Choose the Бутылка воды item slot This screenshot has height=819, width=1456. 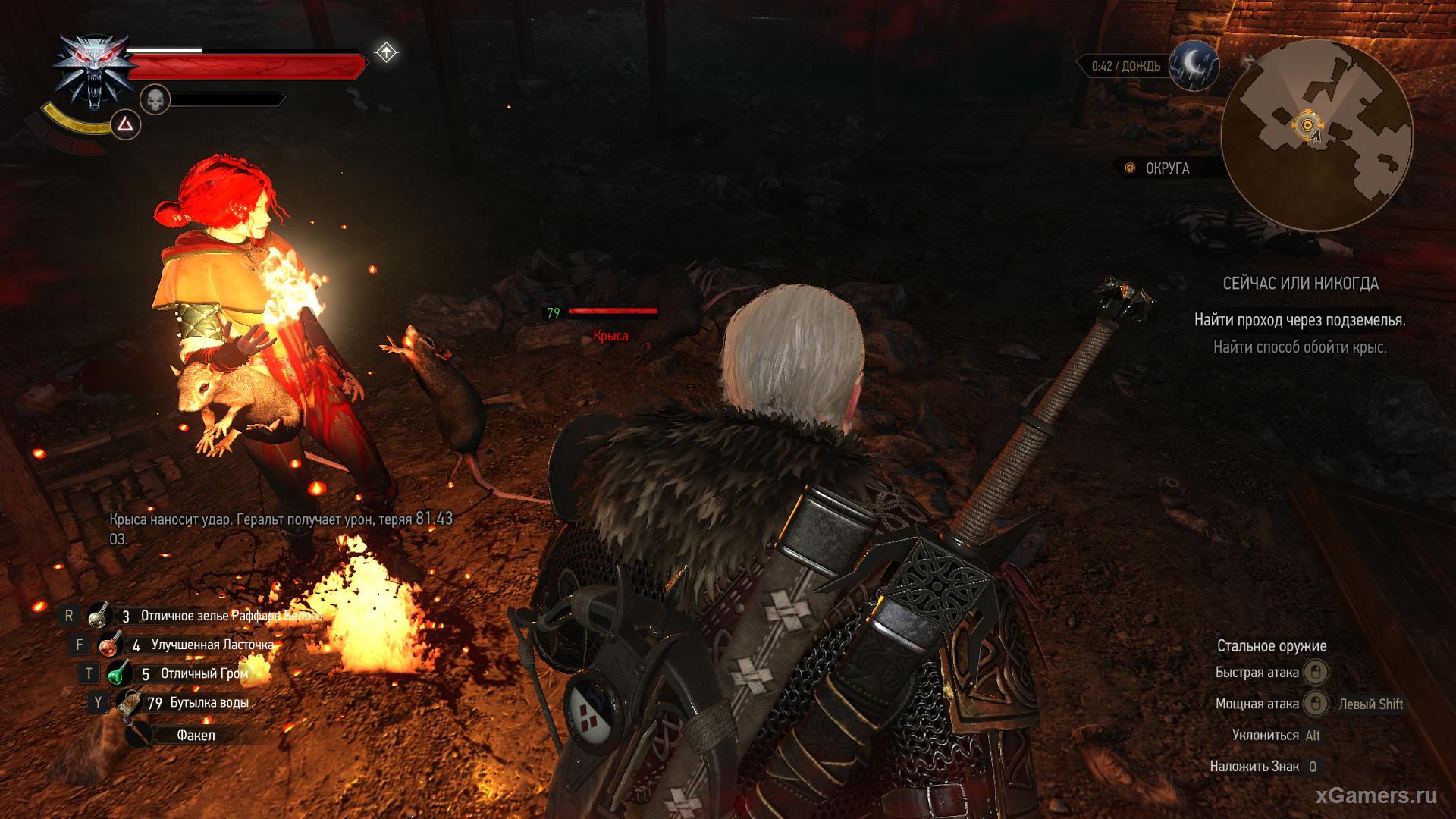point(129,703)
